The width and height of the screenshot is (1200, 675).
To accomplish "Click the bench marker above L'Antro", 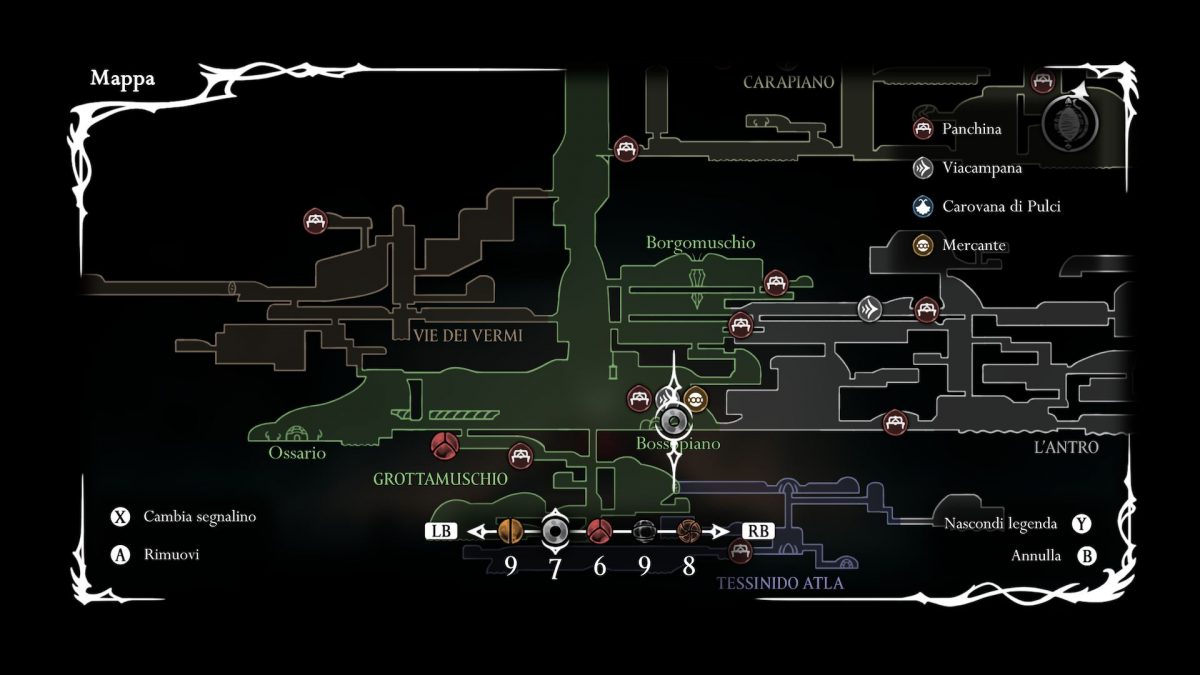I will pyautogui.click(x=895, y=423).
